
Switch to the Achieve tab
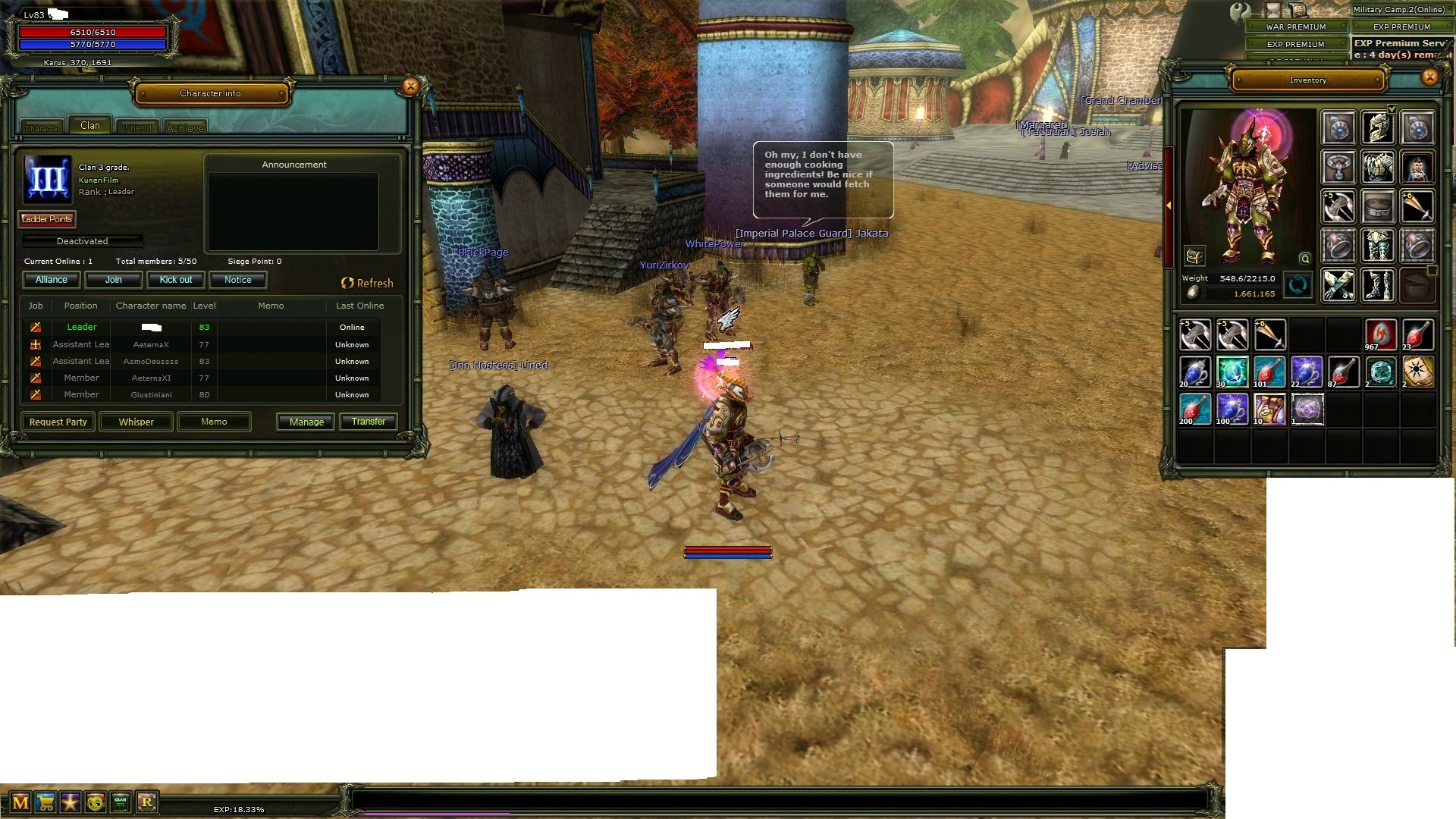coord(186,126)
